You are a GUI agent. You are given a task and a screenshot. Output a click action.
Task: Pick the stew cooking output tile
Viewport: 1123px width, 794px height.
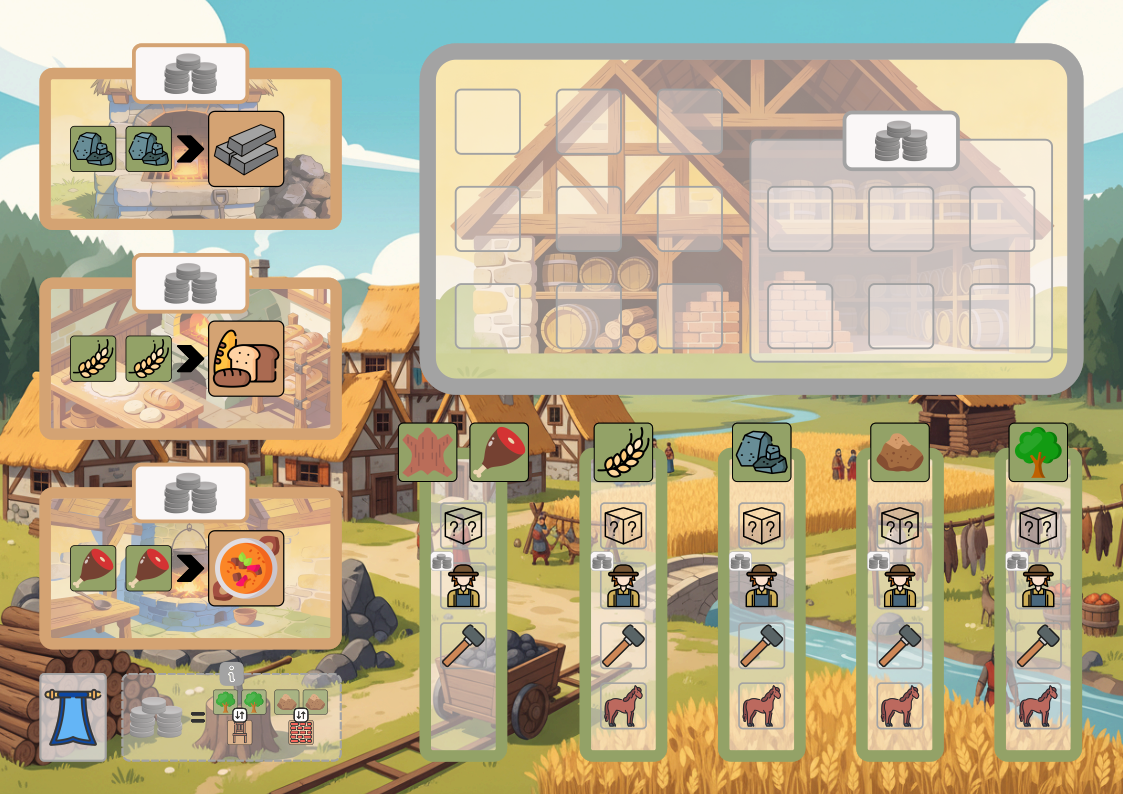click(x=246, y=568)
